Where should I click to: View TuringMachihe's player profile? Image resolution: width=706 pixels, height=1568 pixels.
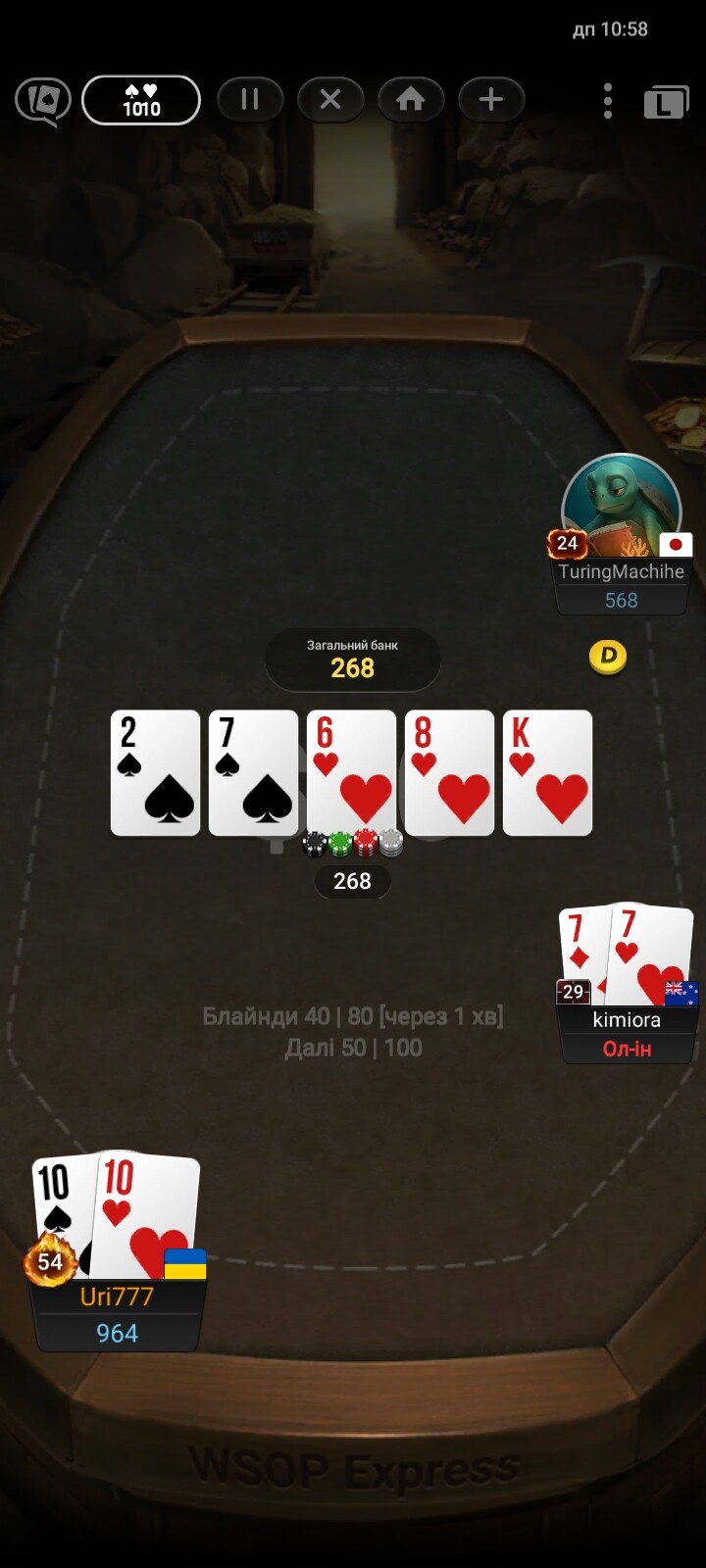(621, 510)
